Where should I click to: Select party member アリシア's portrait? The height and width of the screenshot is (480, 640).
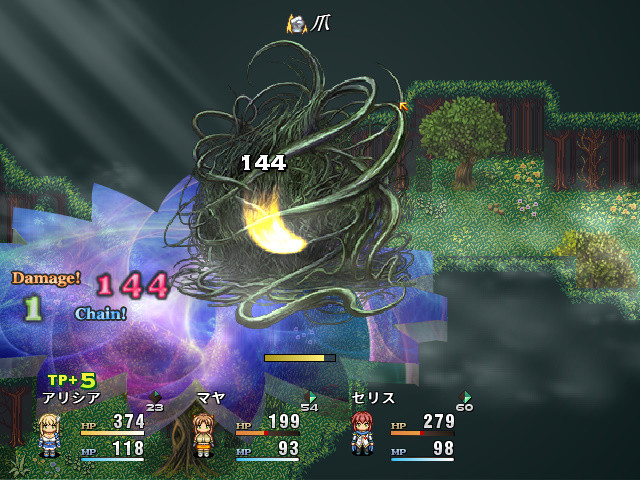pos(49,435)
